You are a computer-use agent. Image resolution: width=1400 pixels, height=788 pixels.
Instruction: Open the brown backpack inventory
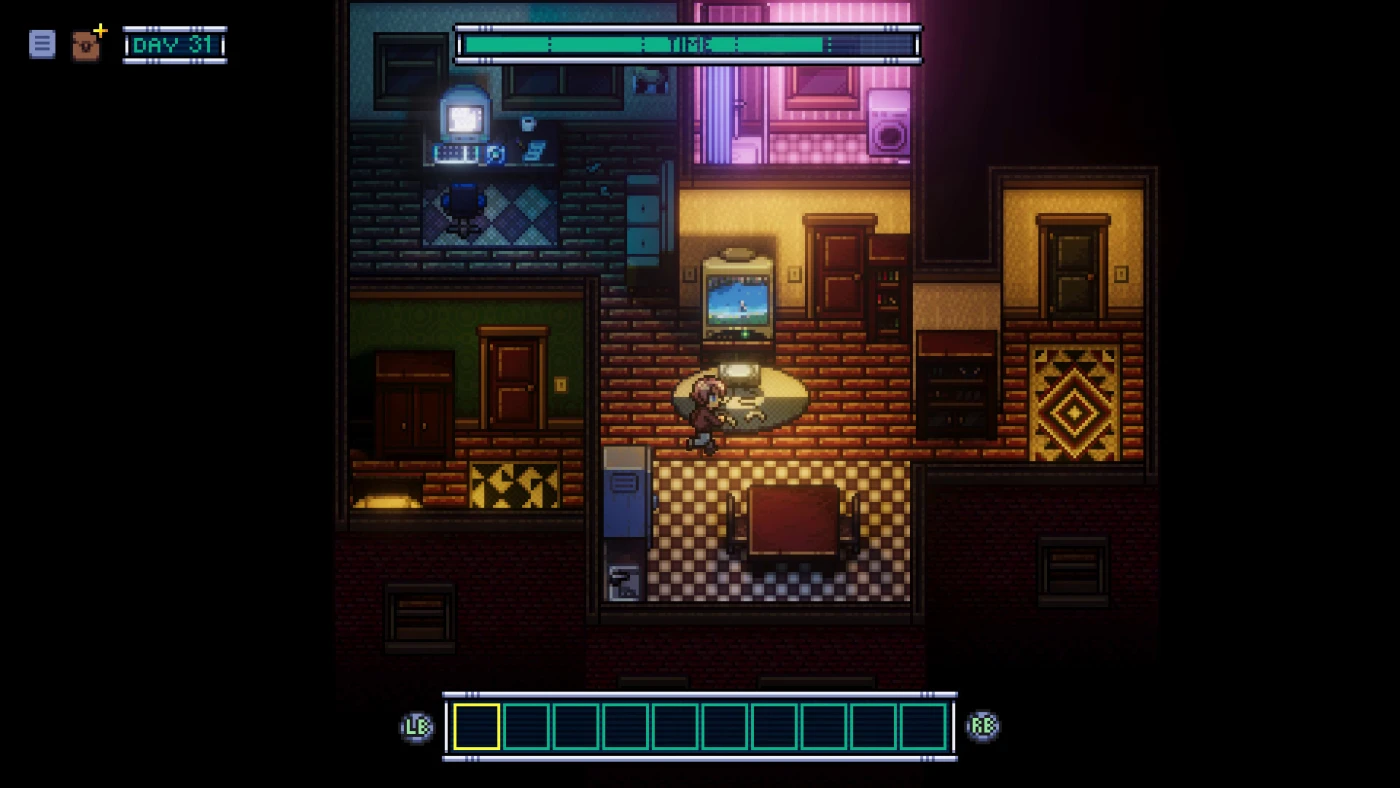[x=86, y=46]
